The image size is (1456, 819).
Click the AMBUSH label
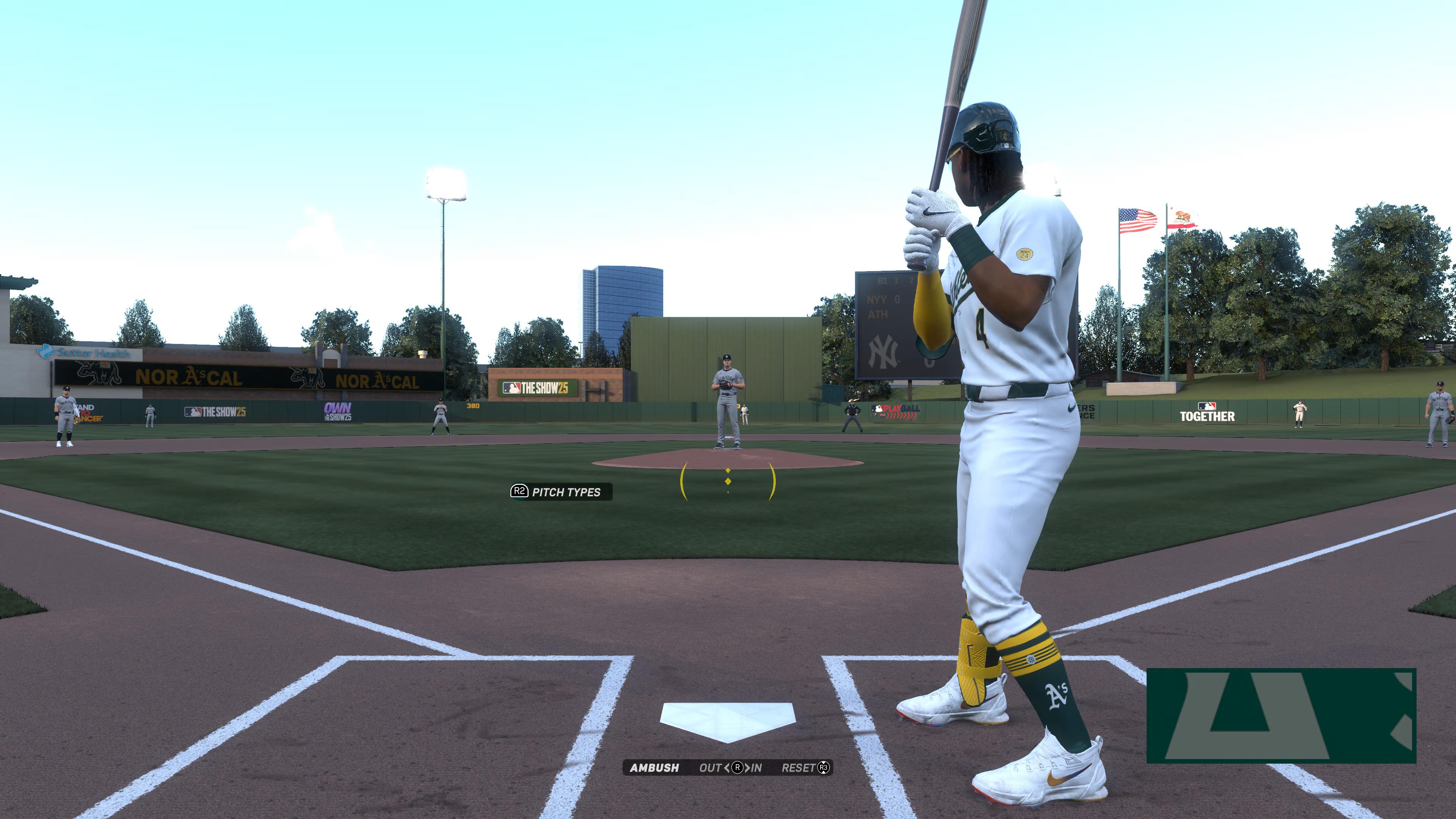[x=654, y=767]
